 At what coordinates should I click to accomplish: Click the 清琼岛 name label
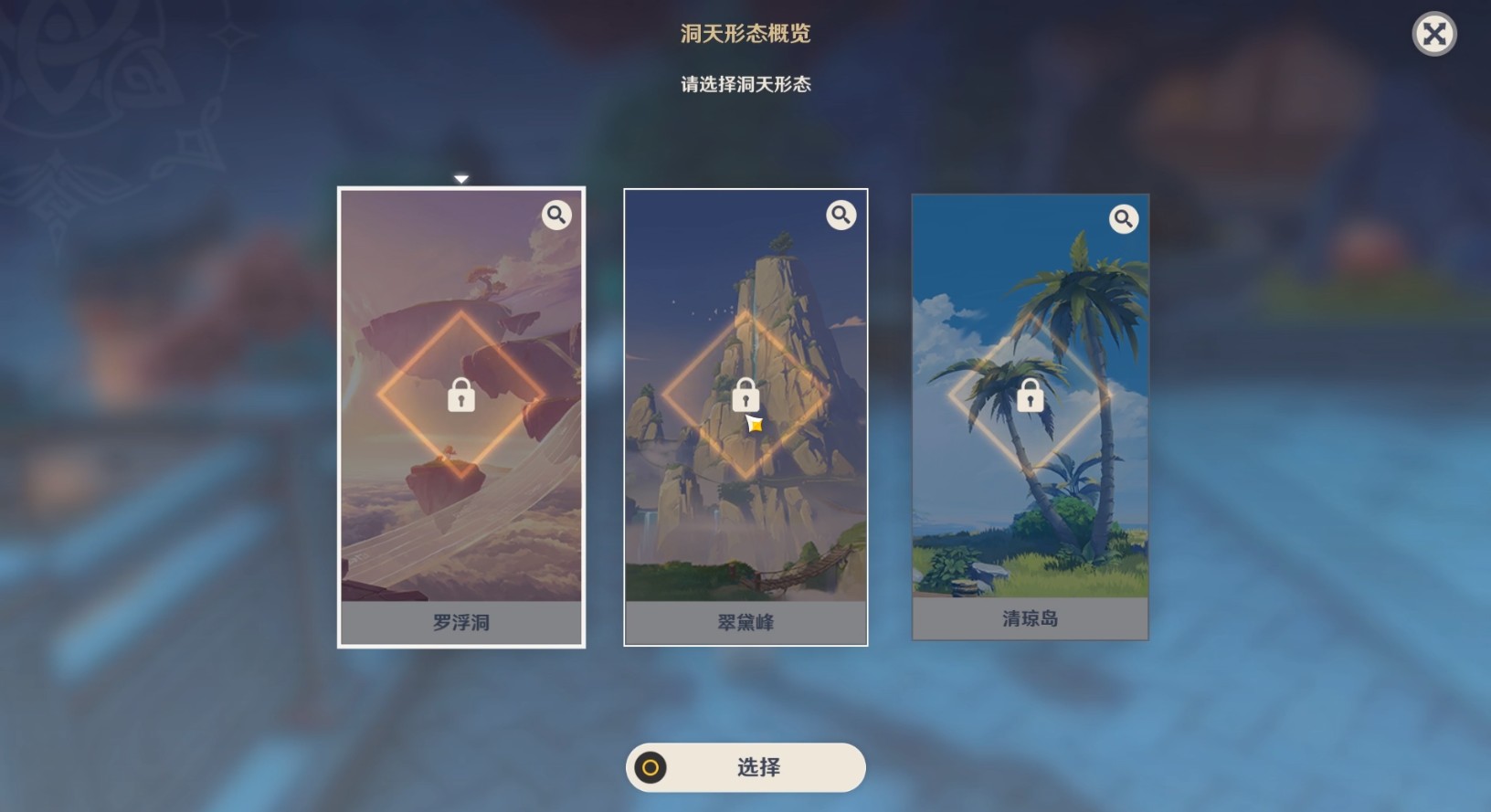click(x=1031, y=618)
